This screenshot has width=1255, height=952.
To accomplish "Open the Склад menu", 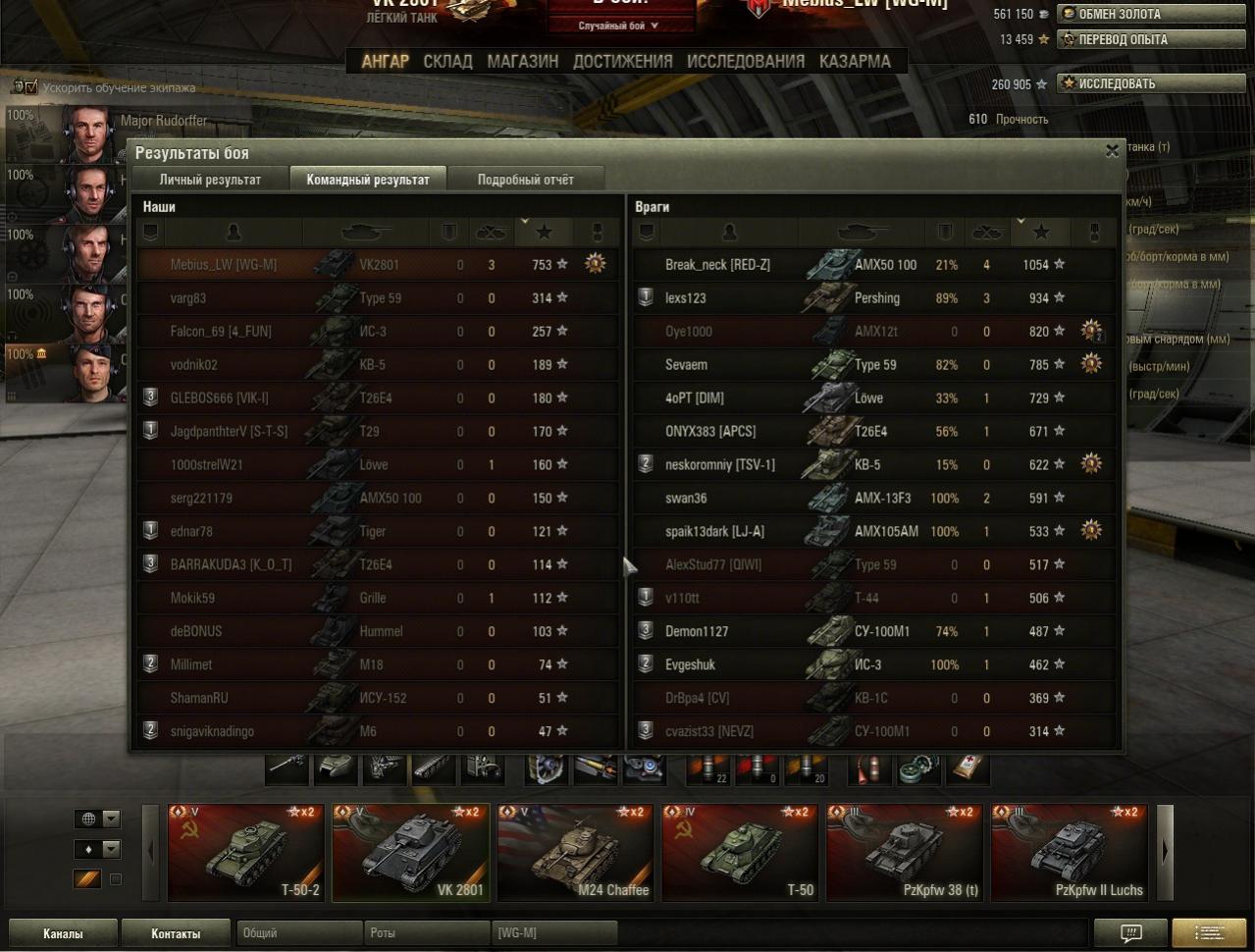I will (447, 61).
